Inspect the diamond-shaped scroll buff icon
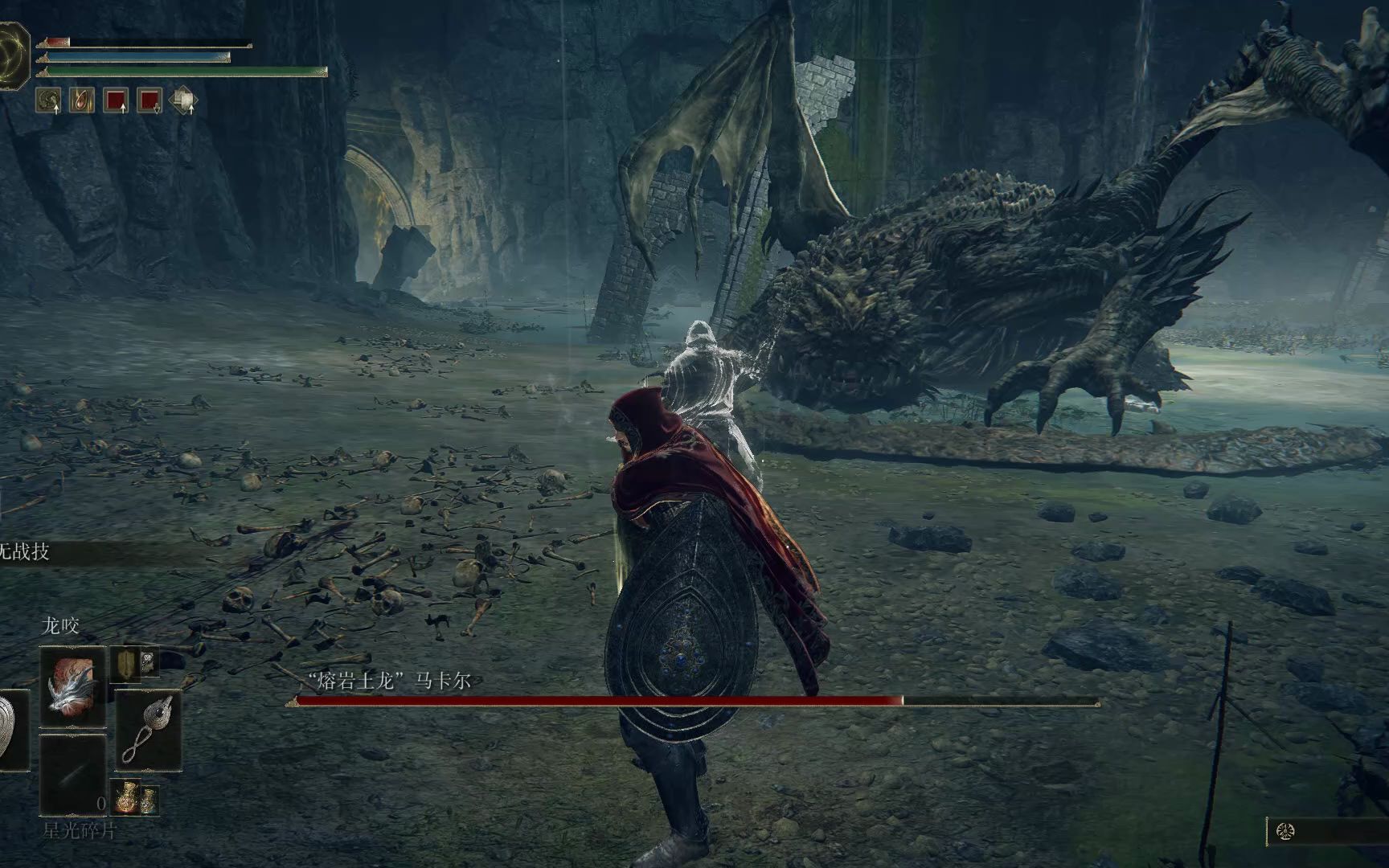This screenshot has width=1389, height=868. click(x=184, y=100)
